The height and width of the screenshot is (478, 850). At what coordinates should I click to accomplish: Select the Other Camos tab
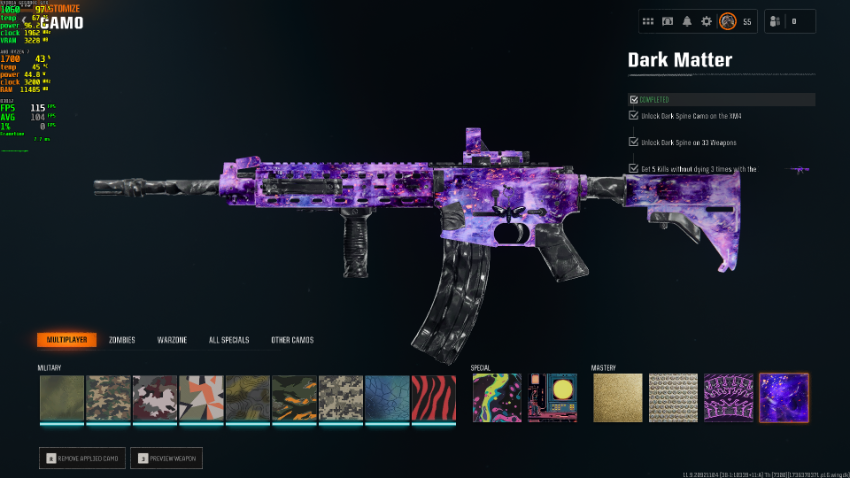(x=292, y=340)
